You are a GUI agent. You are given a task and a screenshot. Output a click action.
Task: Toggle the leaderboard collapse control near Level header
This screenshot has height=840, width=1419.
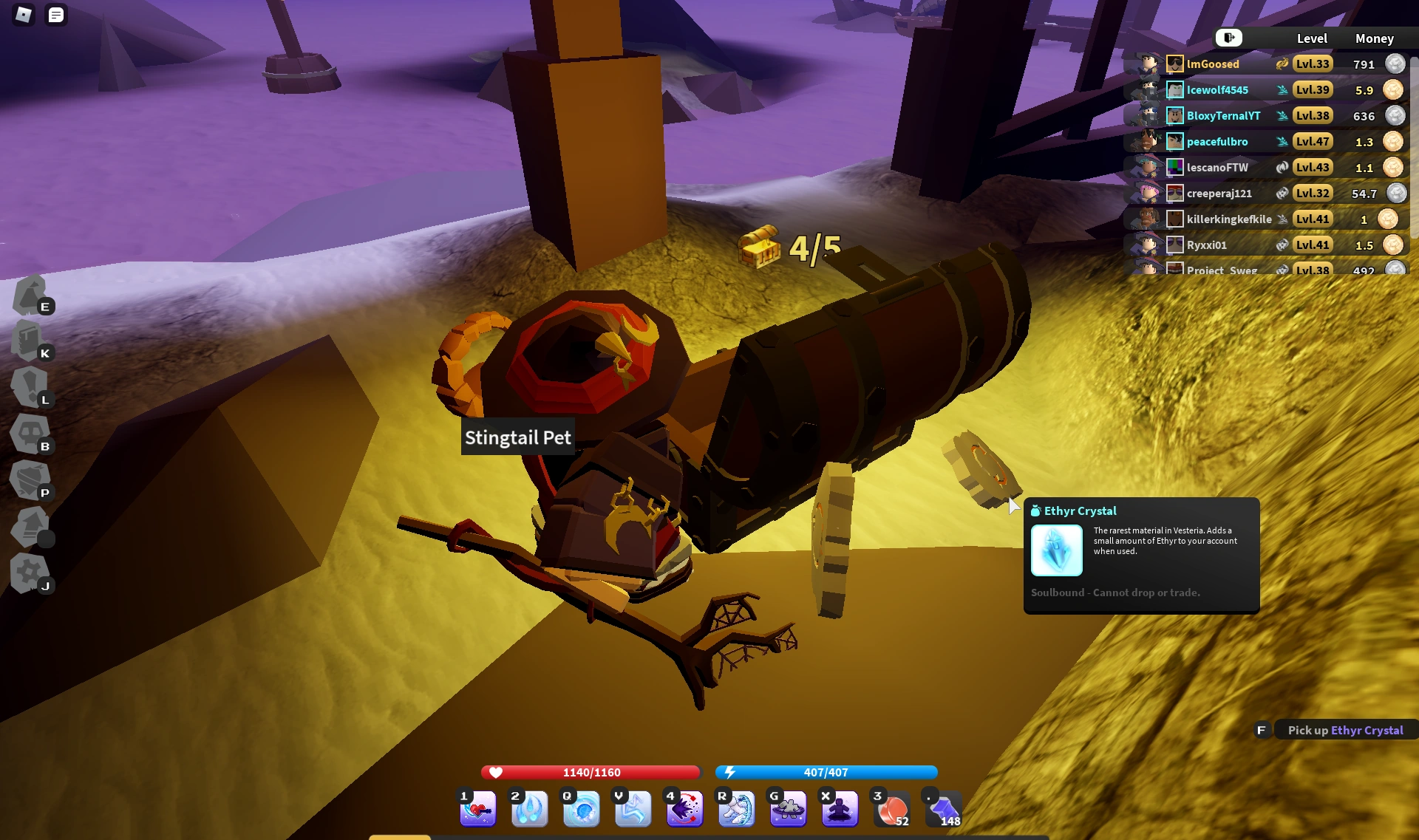click(1228, 38)
